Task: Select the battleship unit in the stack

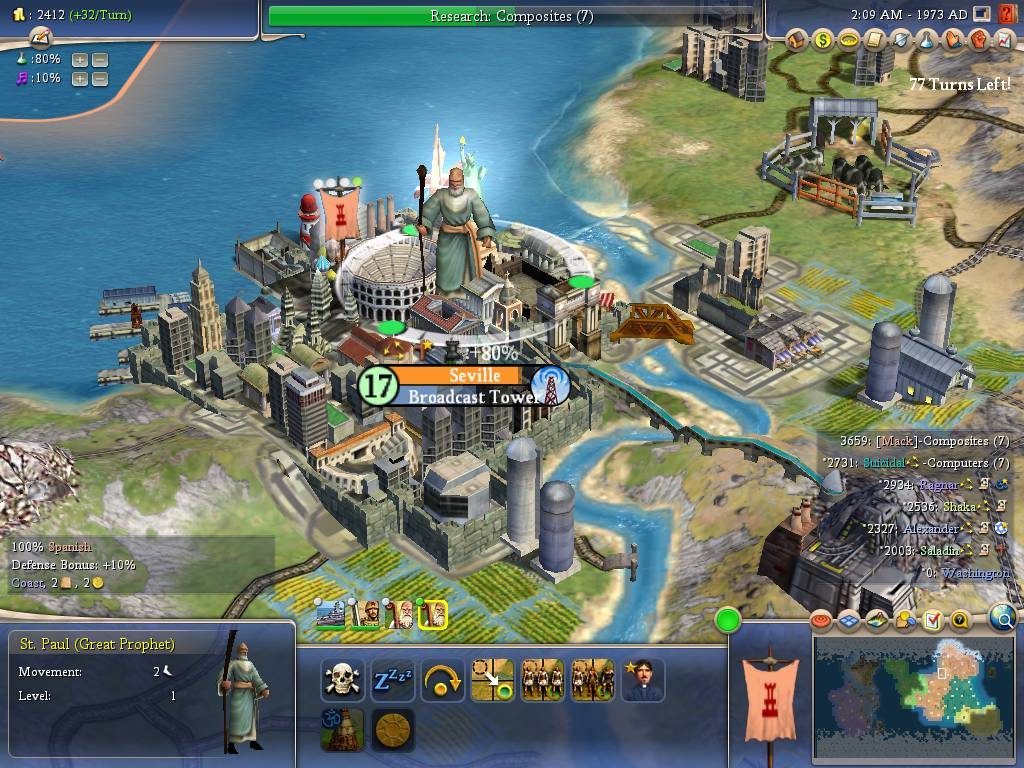Action: pos(331,614)
